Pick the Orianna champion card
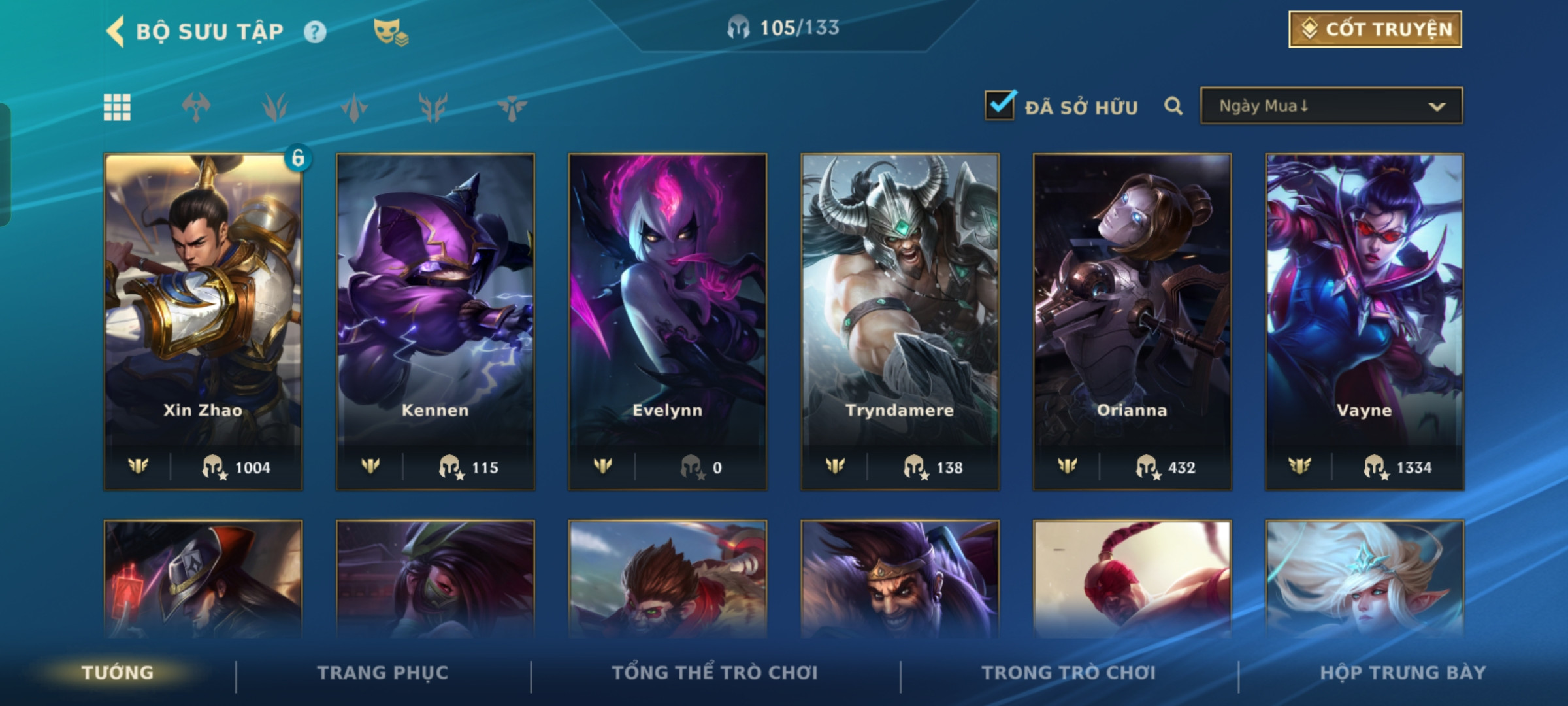Viewport: 1568px width, 706px height. [1132, 320]
